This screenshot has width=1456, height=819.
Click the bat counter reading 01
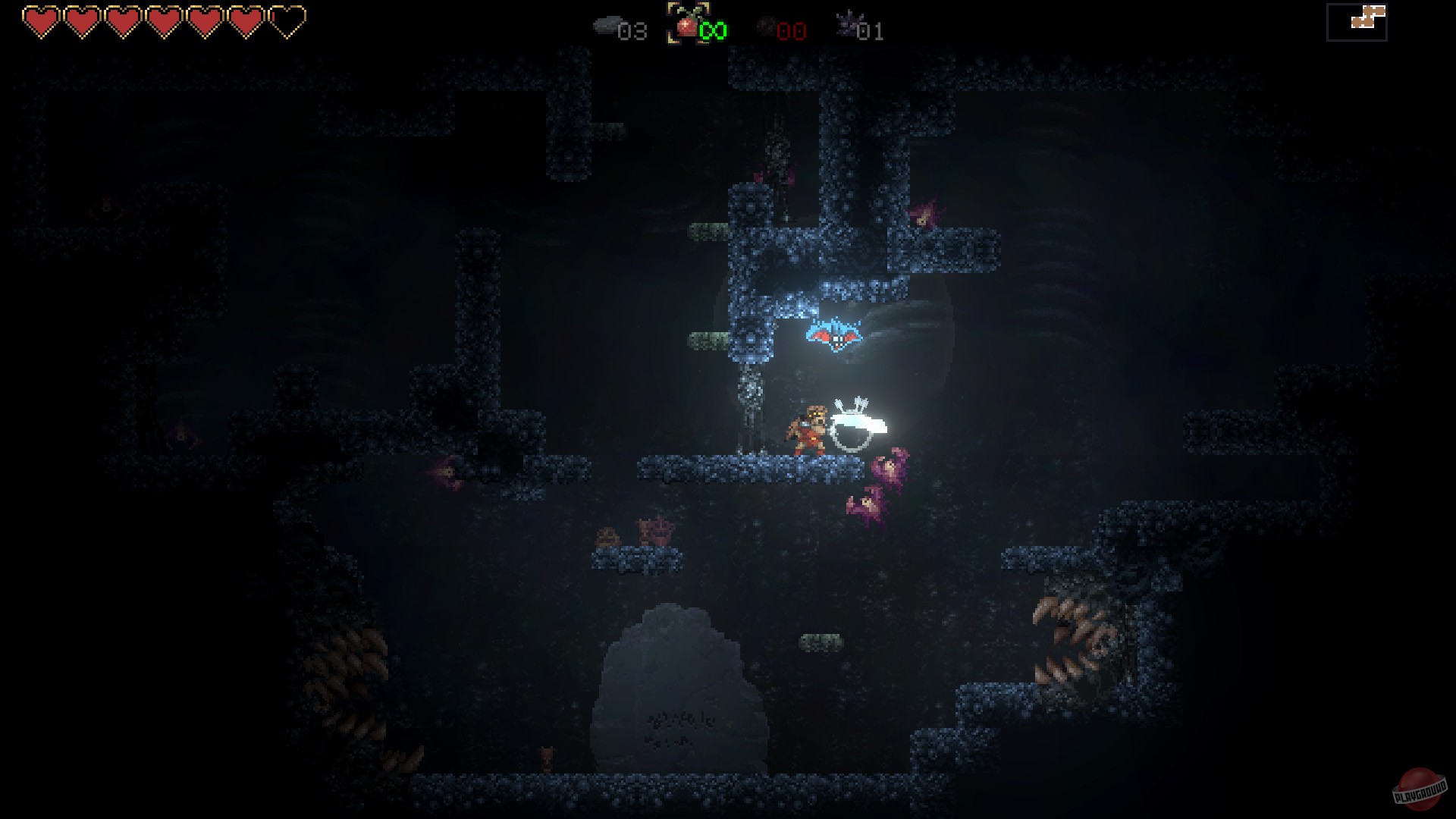(x=871, y=32)
